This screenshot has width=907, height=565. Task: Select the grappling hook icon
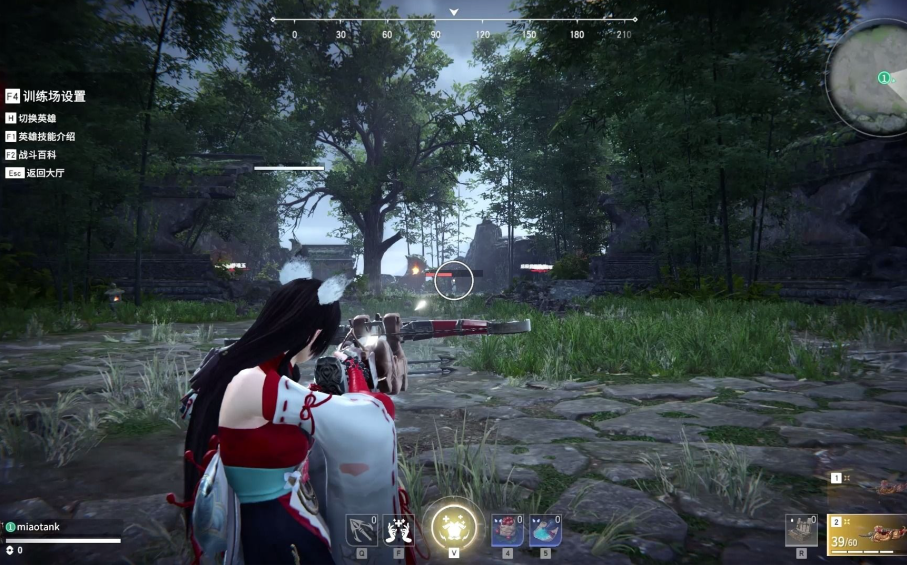[361, 529]
